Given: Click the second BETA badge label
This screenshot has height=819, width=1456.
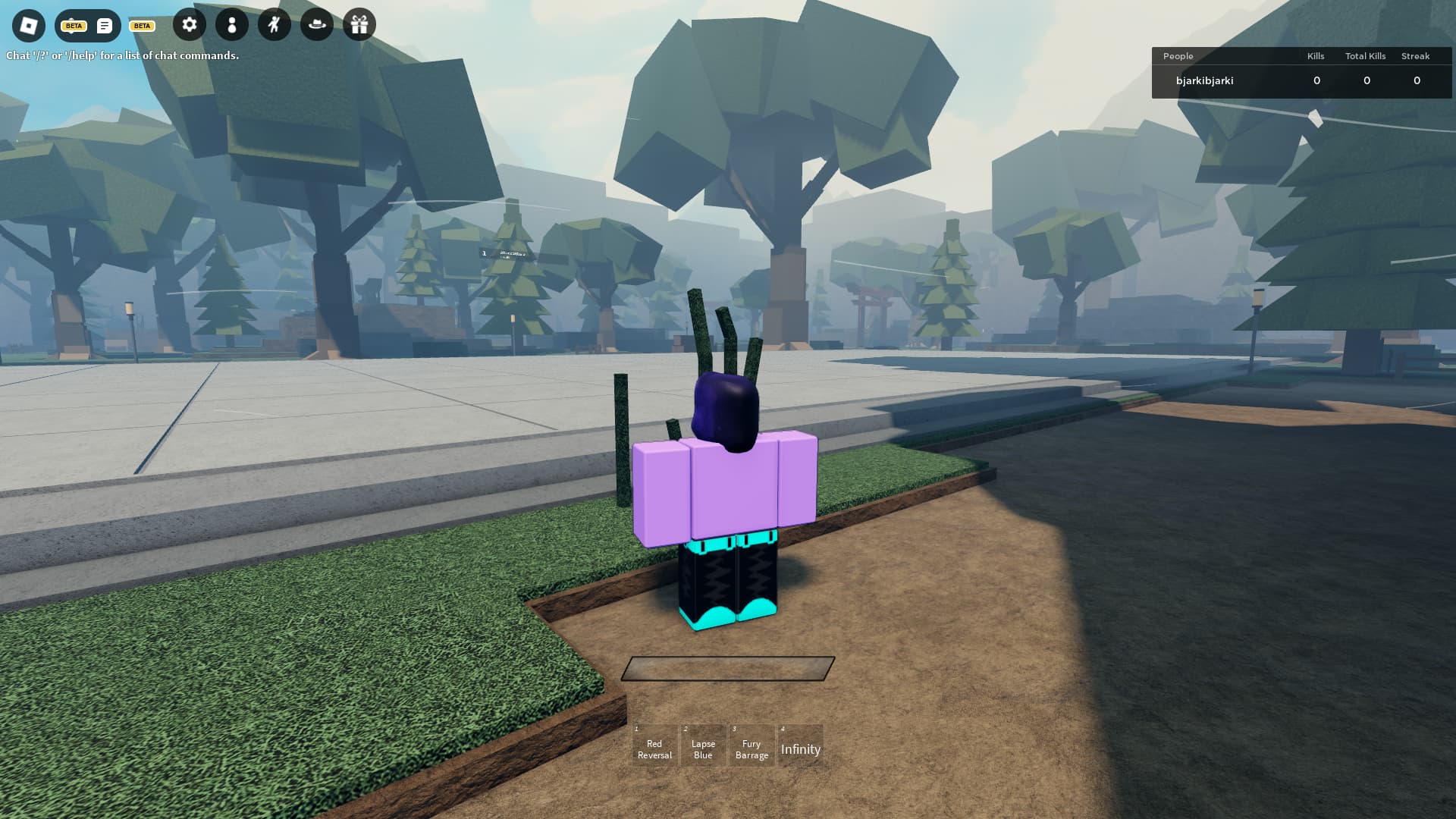Looking at the screenshot, I should point(141,26).
